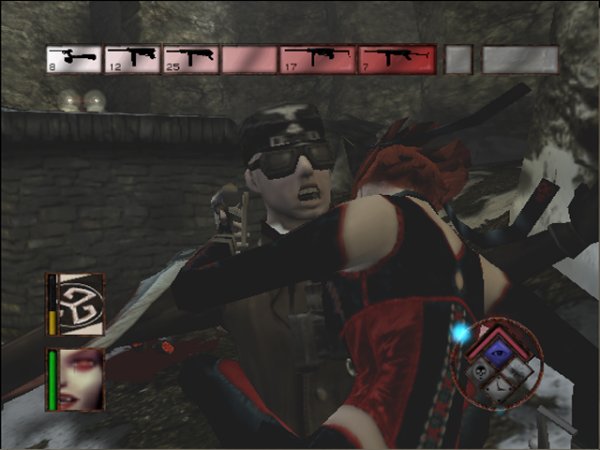Switch to the gun showing 25 ammo
This screenshot has width=600, height=450.
(191, 59)
